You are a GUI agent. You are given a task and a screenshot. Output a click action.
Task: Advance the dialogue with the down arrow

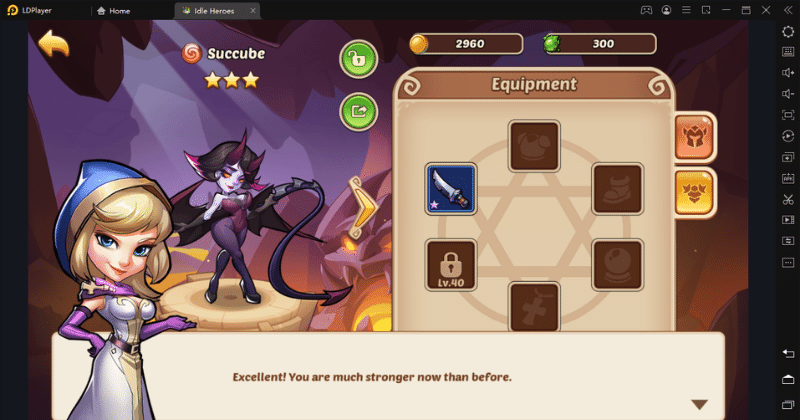[x=699, y=404]
